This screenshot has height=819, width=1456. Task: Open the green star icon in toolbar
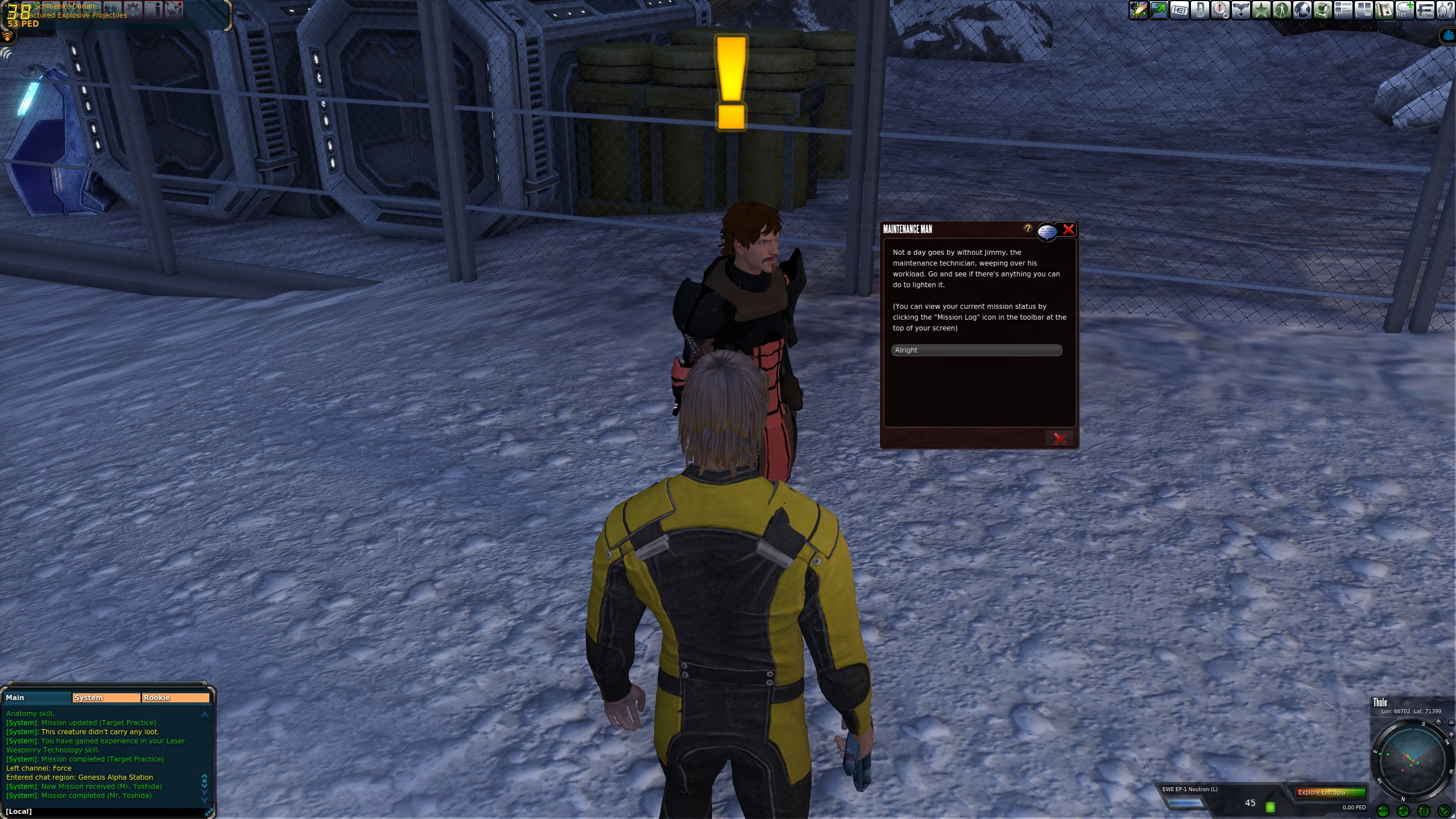point(1261,10)
